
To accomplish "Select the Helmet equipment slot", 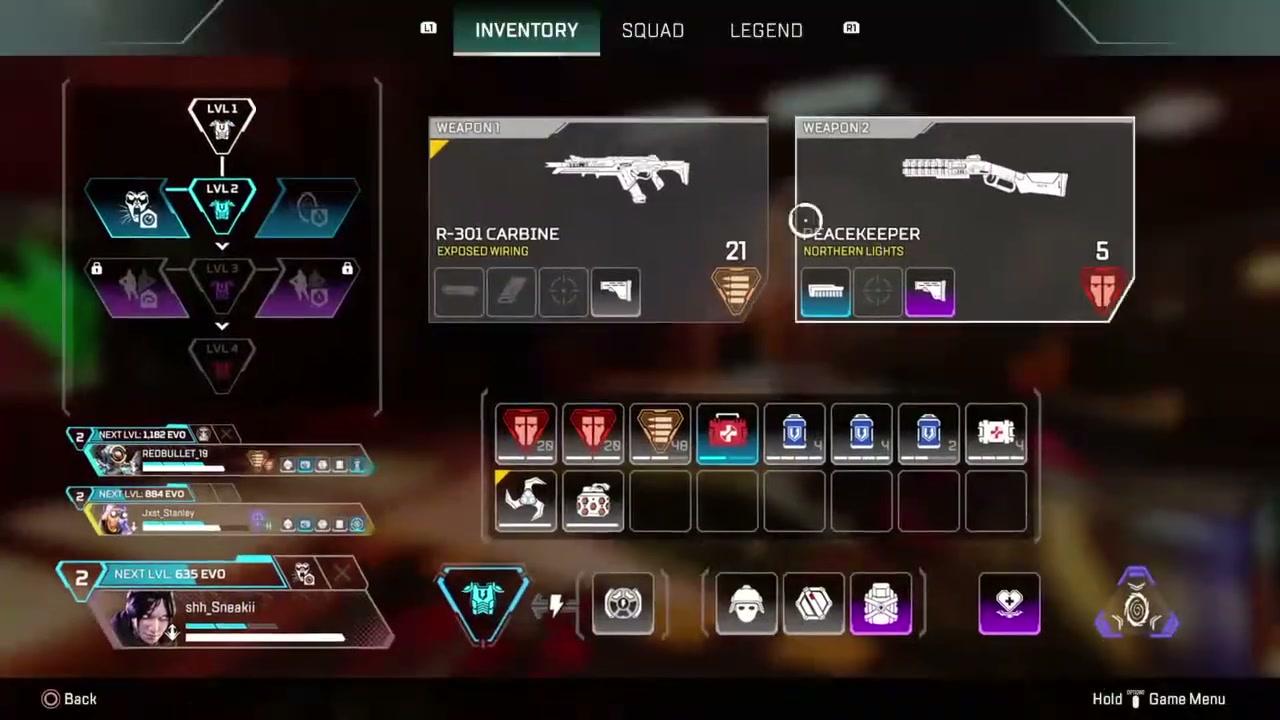I will (745, 603).
